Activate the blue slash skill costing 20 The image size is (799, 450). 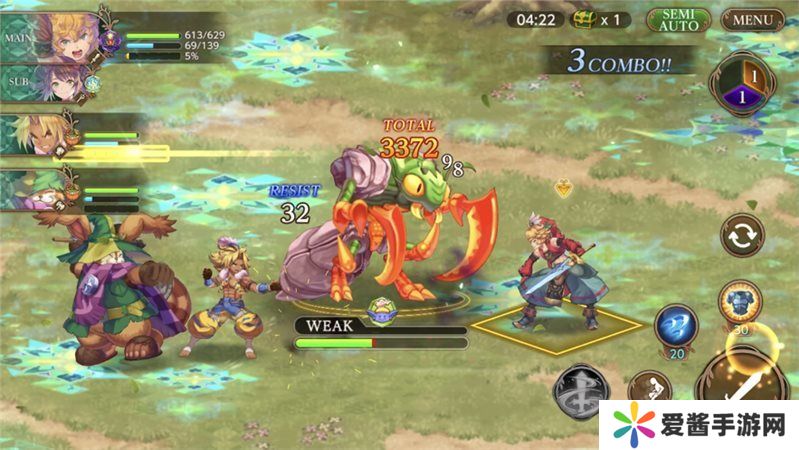tap(675, 327)
